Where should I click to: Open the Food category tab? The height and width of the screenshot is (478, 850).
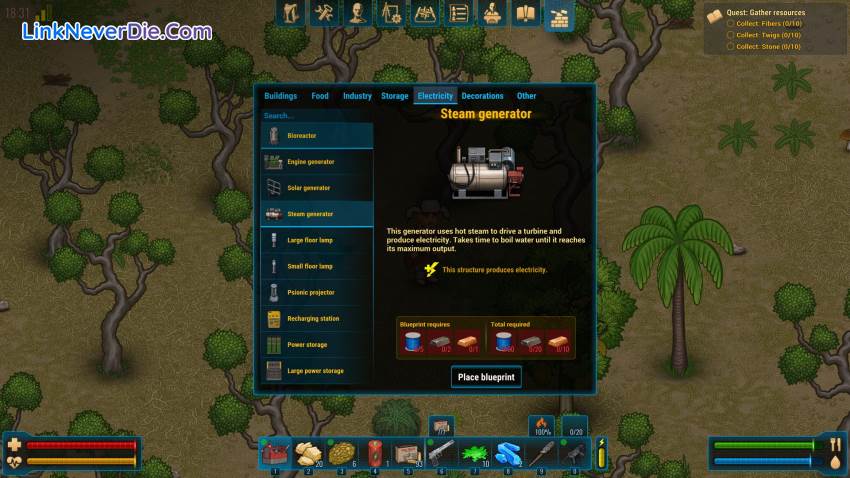pos(320,96)
